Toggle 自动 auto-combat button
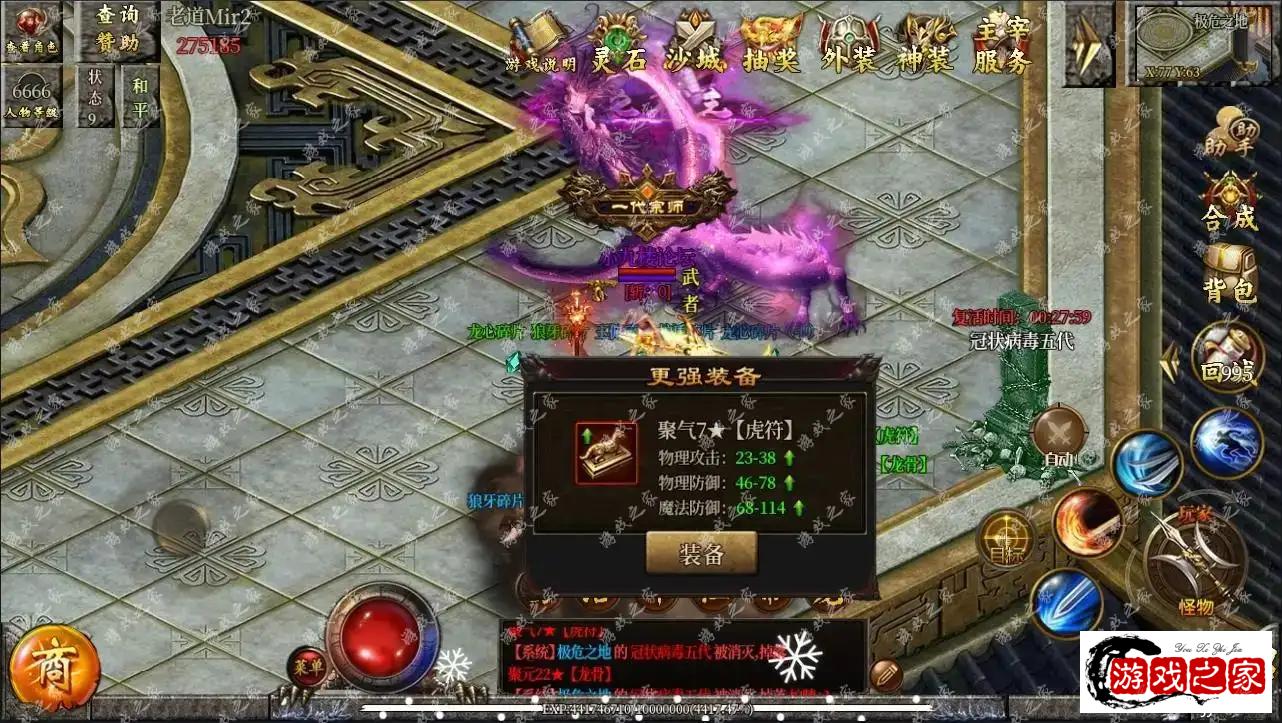 click(1059, 439)
